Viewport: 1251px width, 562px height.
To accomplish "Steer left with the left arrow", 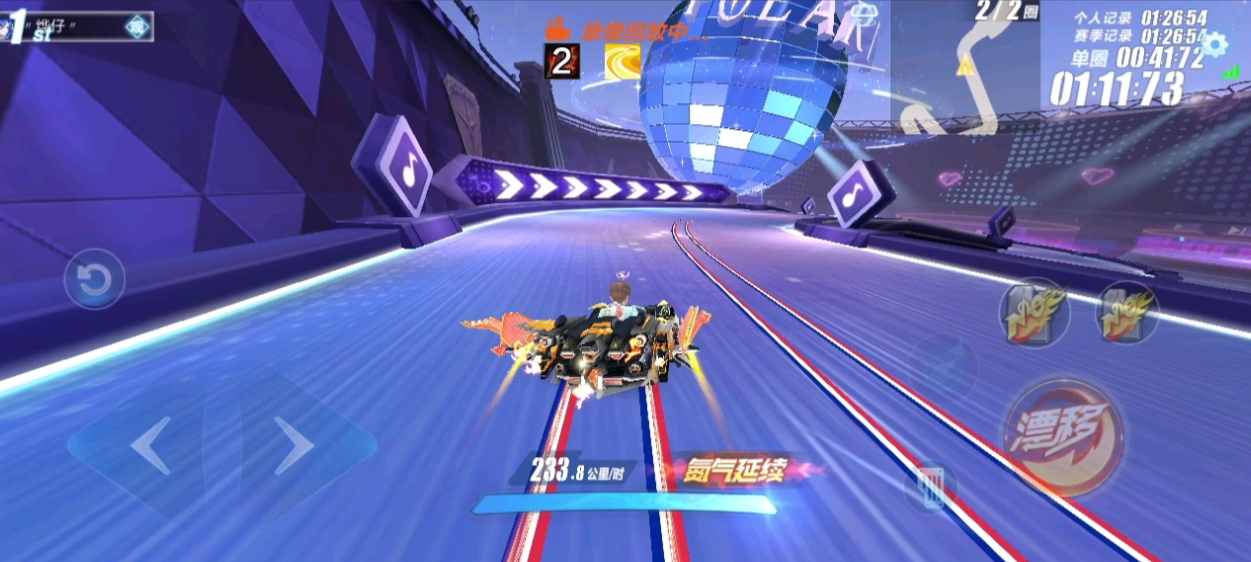I will 150,446.
